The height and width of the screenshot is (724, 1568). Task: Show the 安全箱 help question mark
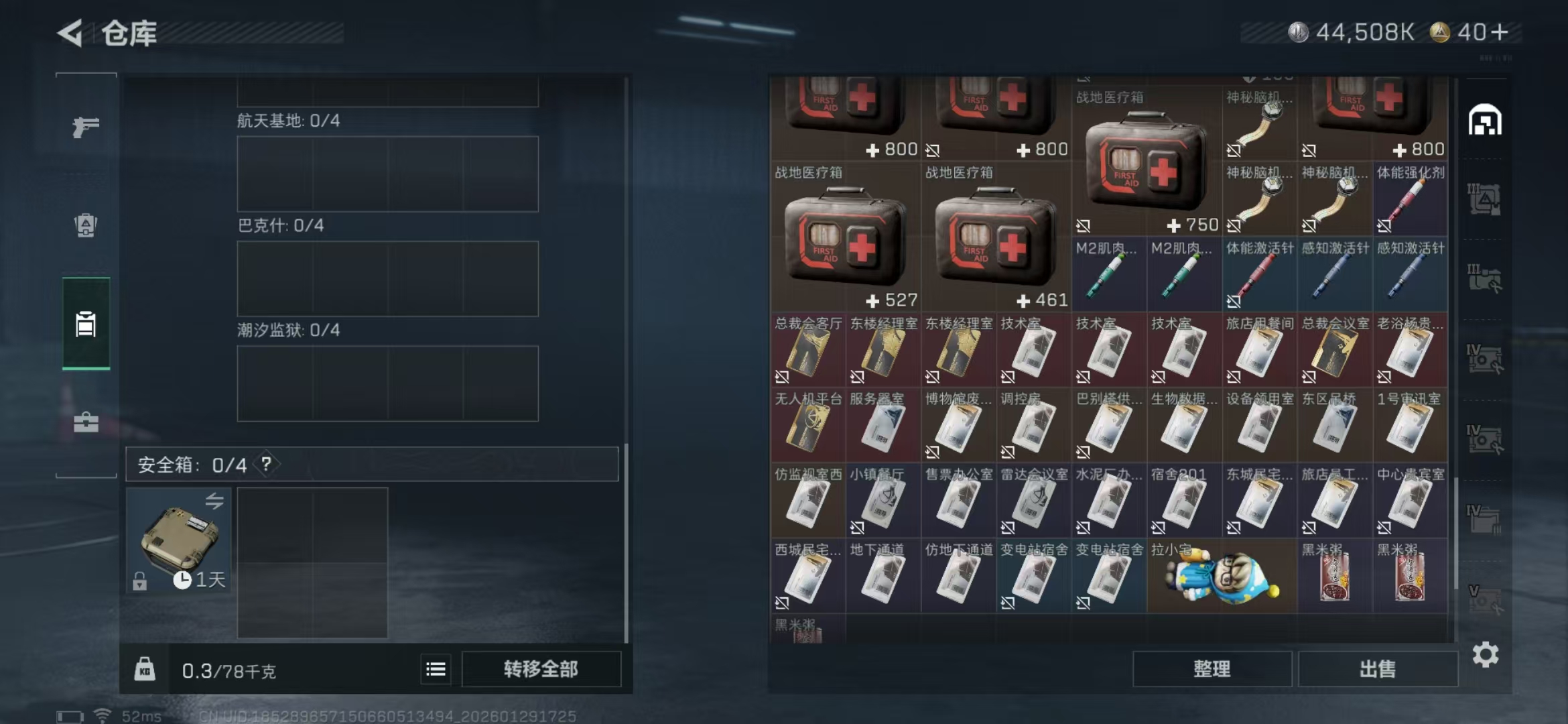click(x=267, y=464)
